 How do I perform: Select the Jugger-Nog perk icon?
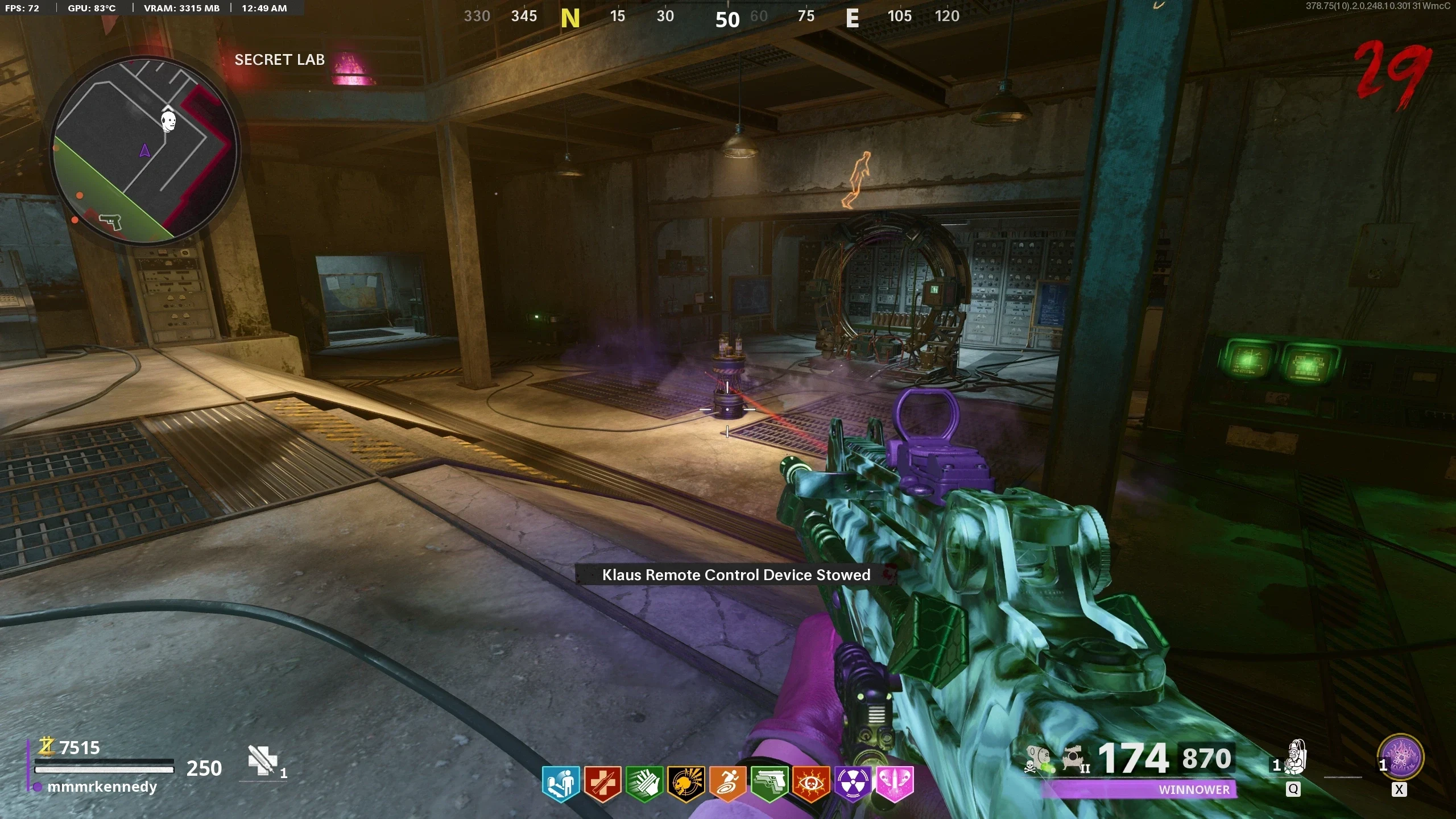[602, 783]
